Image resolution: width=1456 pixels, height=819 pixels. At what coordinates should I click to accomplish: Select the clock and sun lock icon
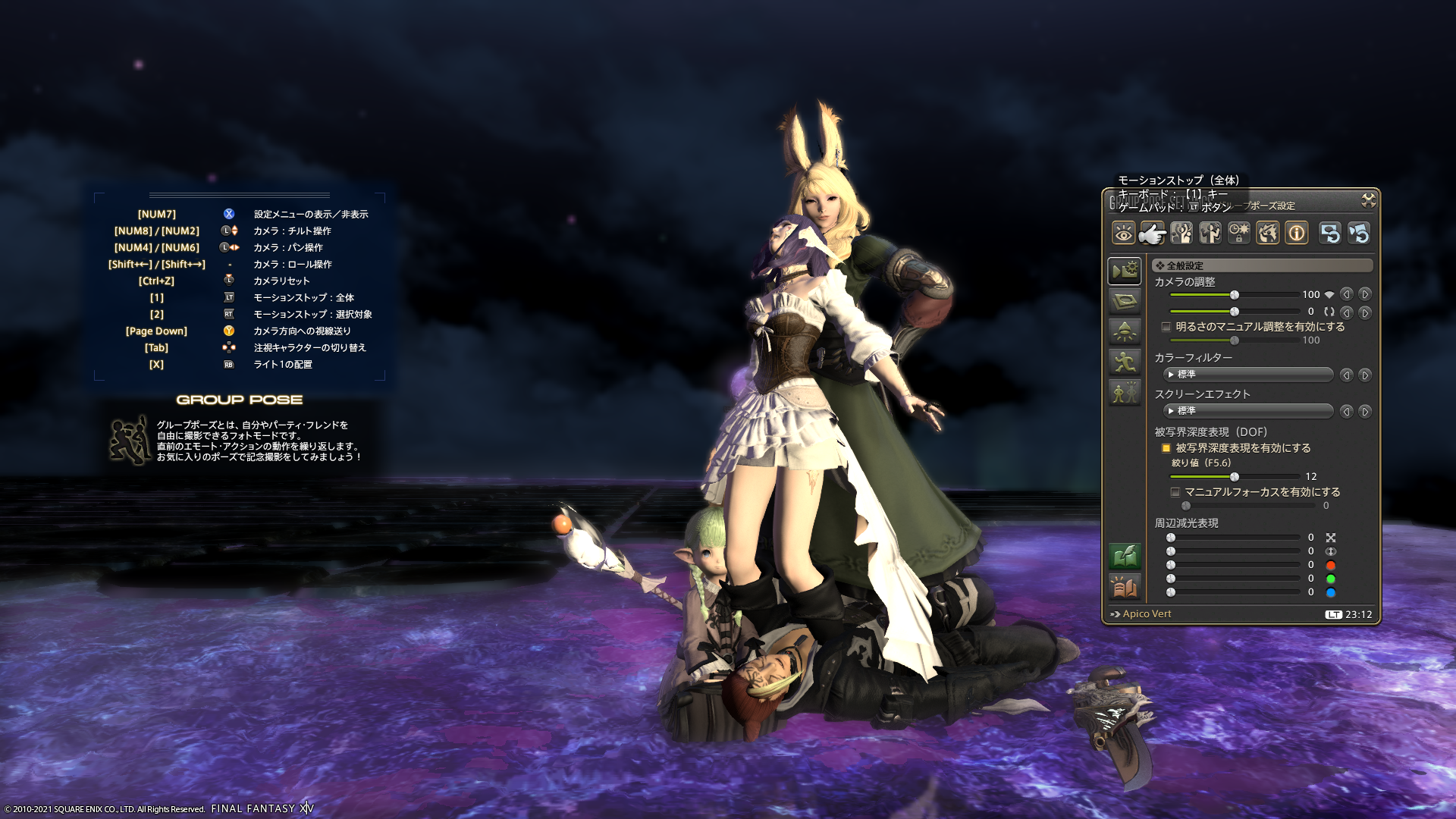pos(1238,233)
